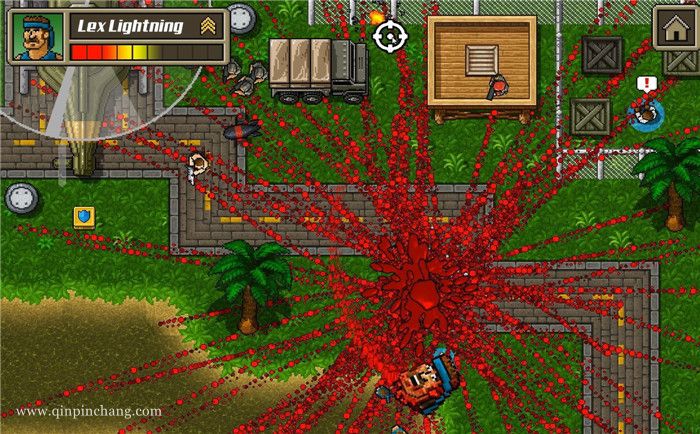
Task: Select the Lex Lightning character portrait
Action: point(38,36)
